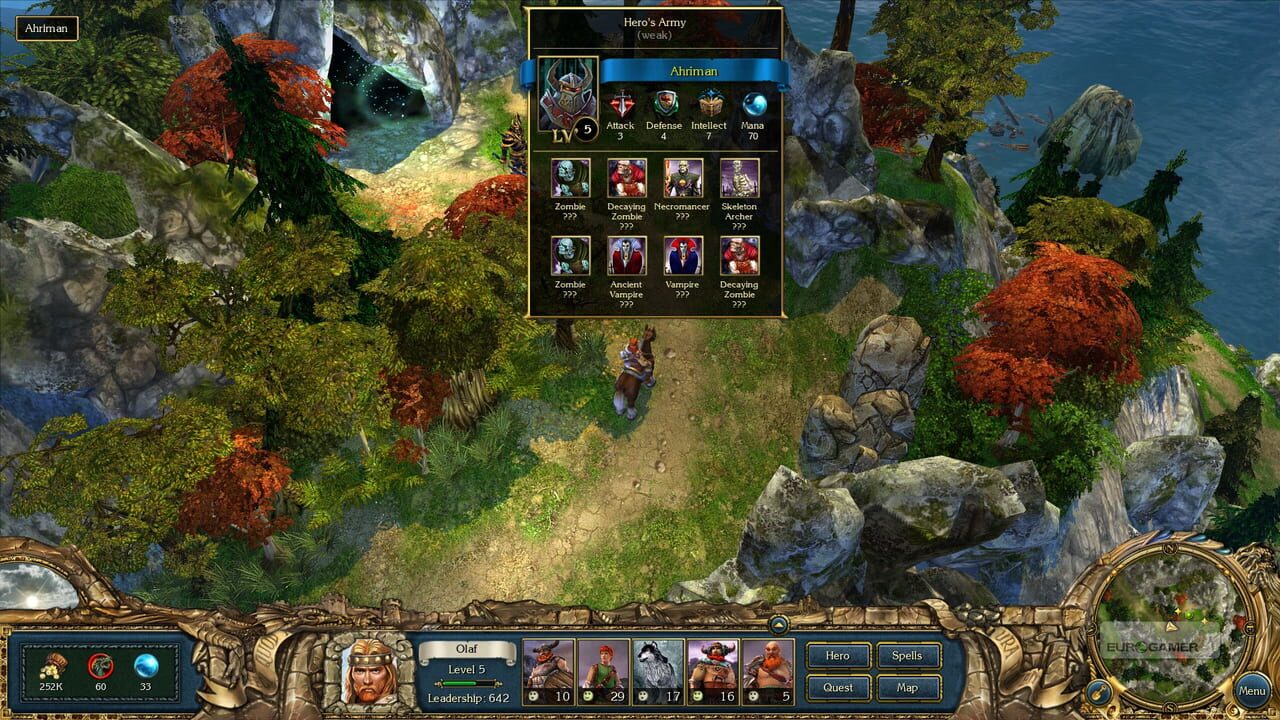Screen dimensions: 1280x720
Task: Click the Mana orb icon showing 70
Action: click(x=751, y=105)
